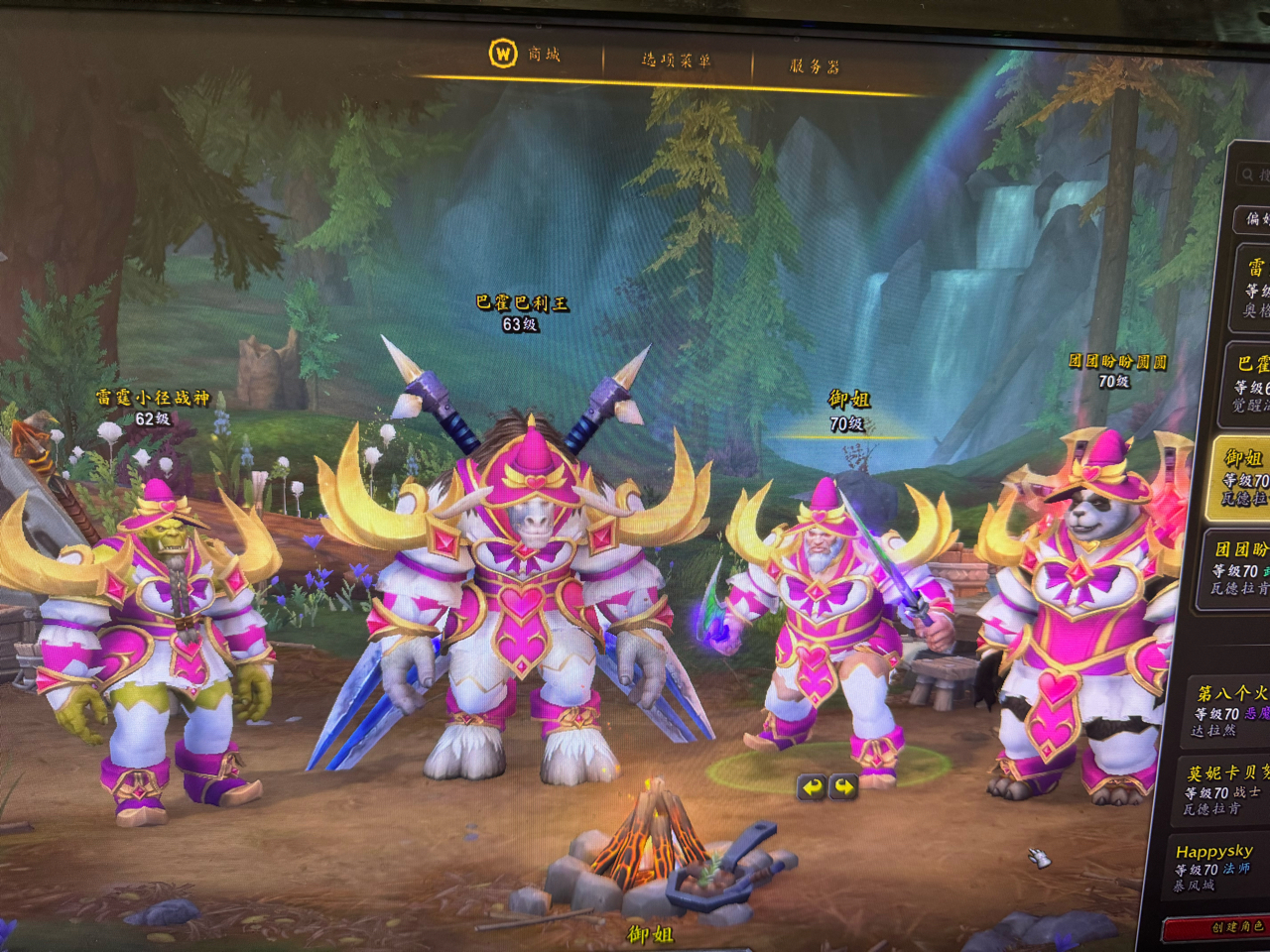Rotate the selected character right

point(843,787)
